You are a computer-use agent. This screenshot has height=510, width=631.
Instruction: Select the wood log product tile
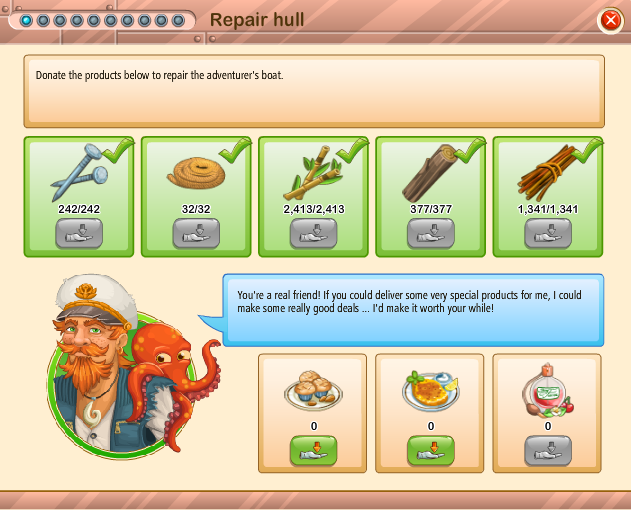[x=431, y=172]
